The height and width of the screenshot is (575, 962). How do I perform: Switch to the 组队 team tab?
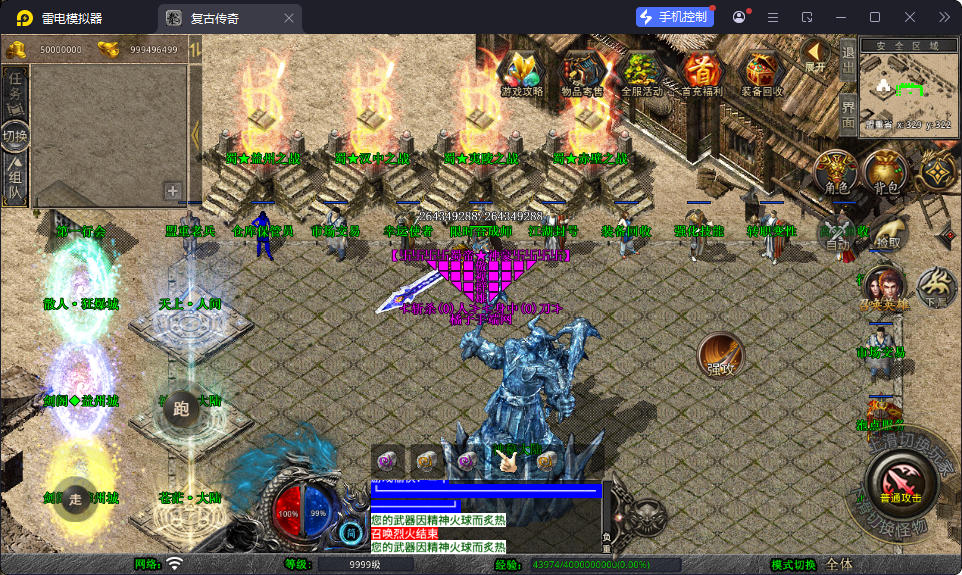click(x=15, y=178)
